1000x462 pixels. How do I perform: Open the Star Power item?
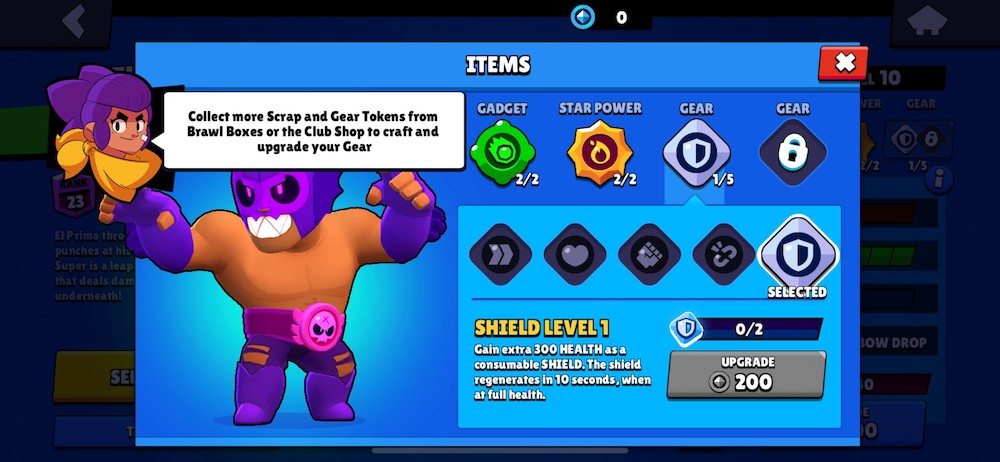click(600, 153)
